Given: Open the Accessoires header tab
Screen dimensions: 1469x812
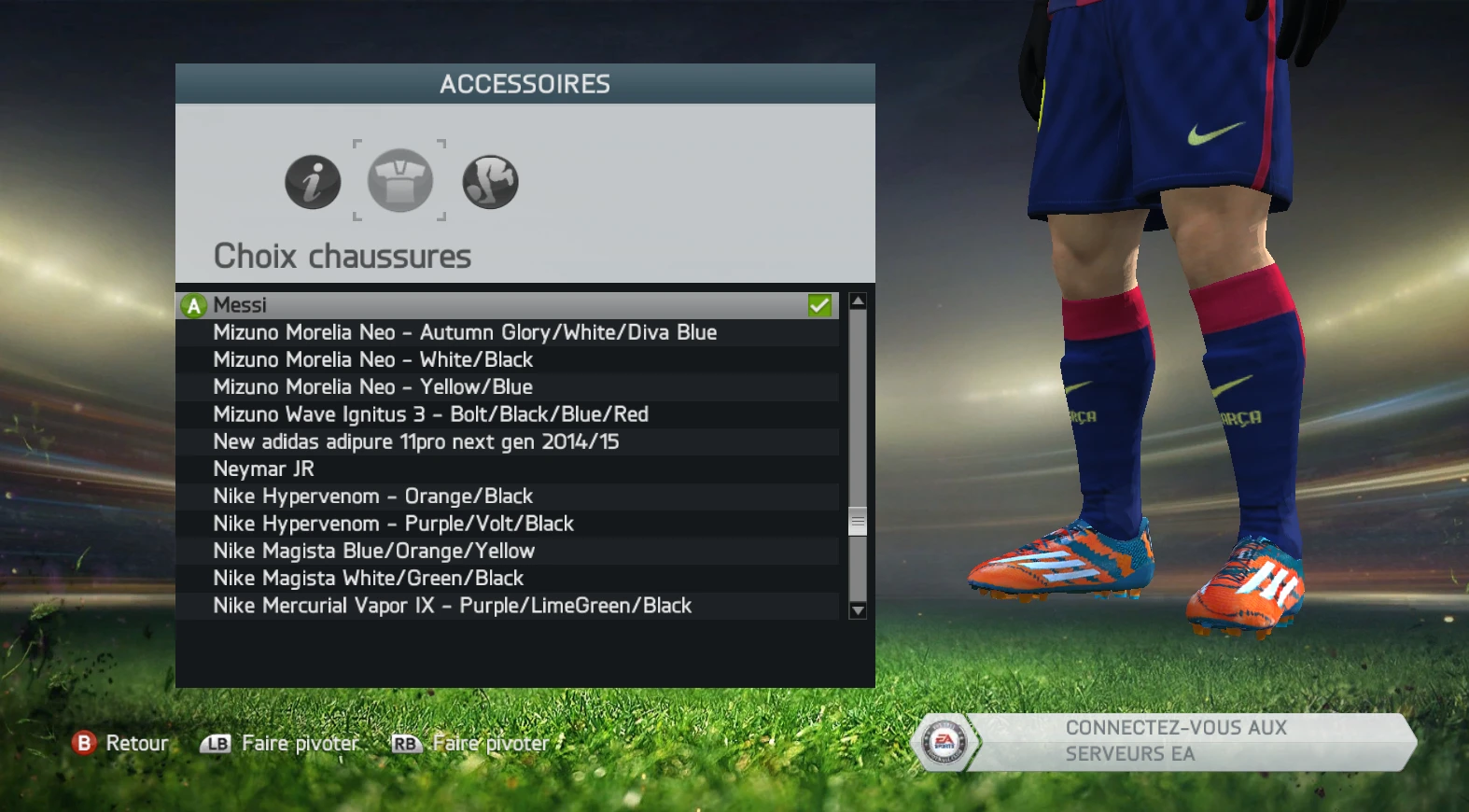Looking at the screenshot, I should (525, 84).
